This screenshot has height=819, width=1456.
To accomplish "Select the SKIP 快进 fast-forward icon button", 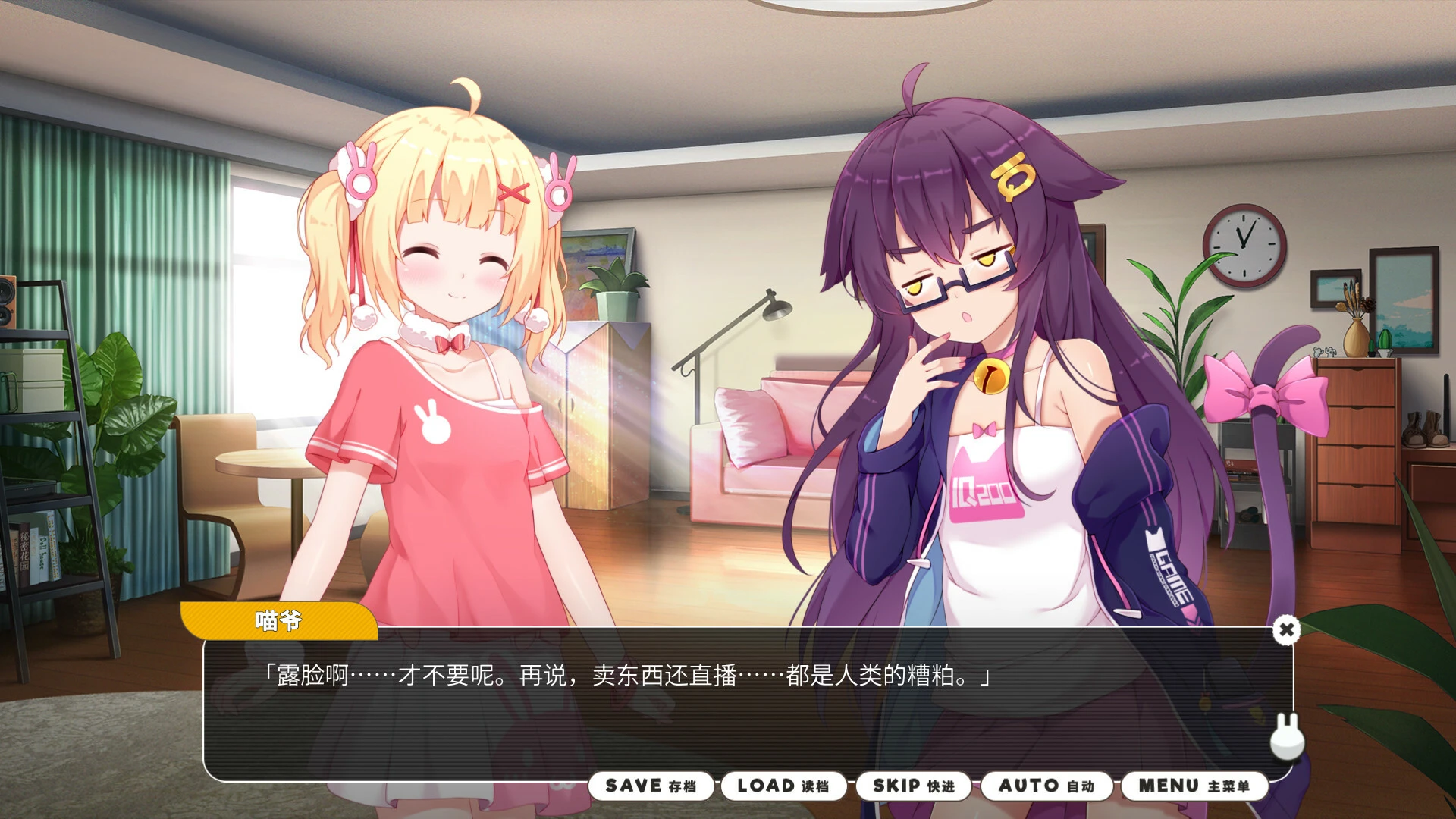I will (x=914, y=786).
